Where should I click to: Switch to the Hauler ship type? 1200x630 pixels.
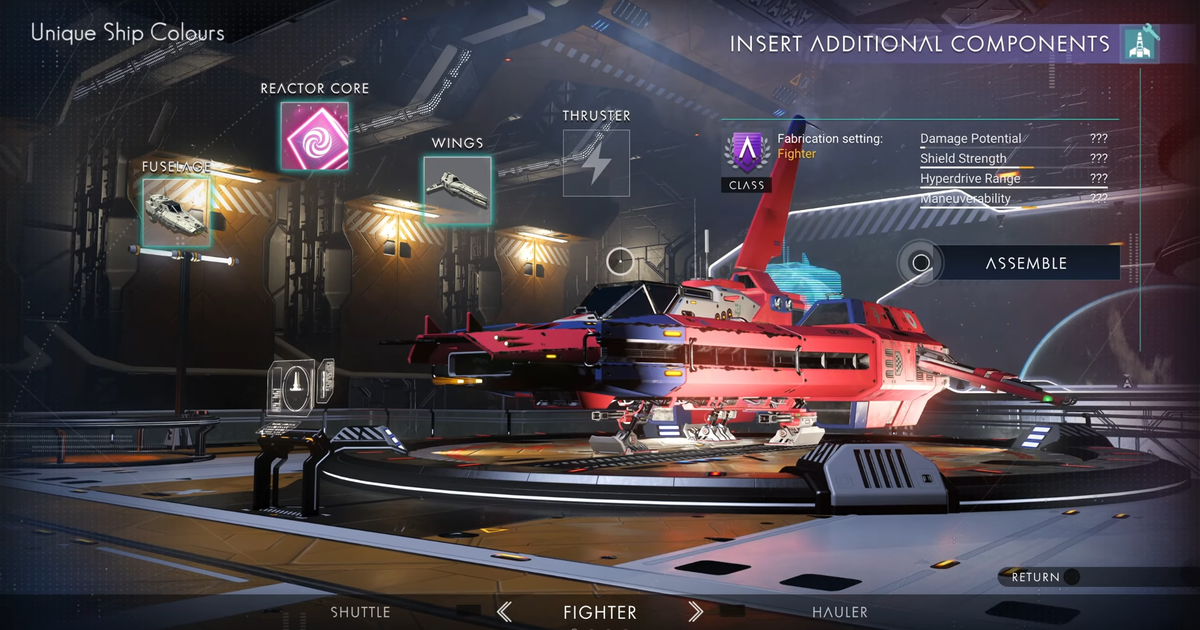point(840,612)
